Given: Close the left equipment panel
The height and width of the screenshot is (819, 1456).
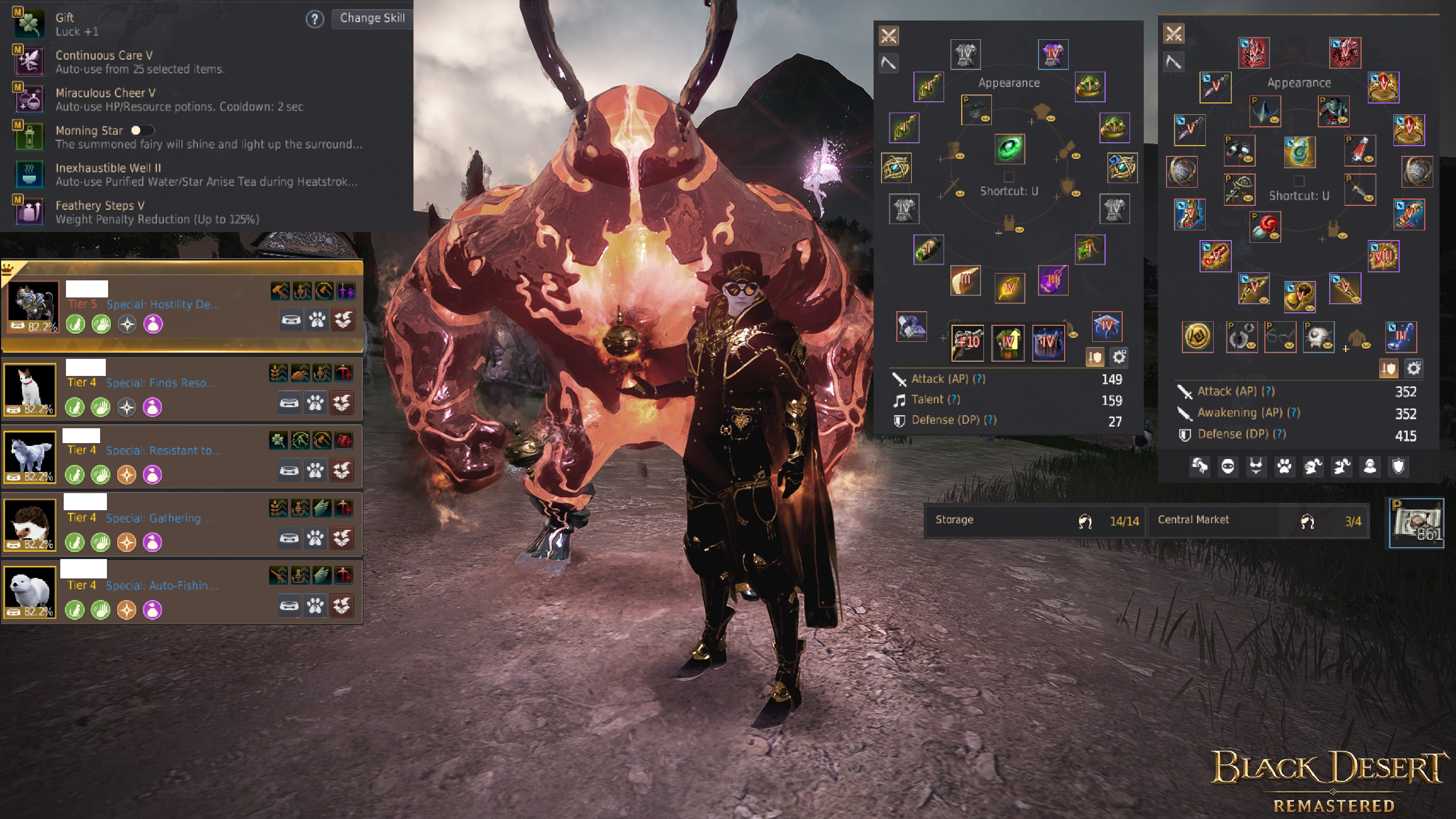Looking at the screenshot, I should click(888, 36).
